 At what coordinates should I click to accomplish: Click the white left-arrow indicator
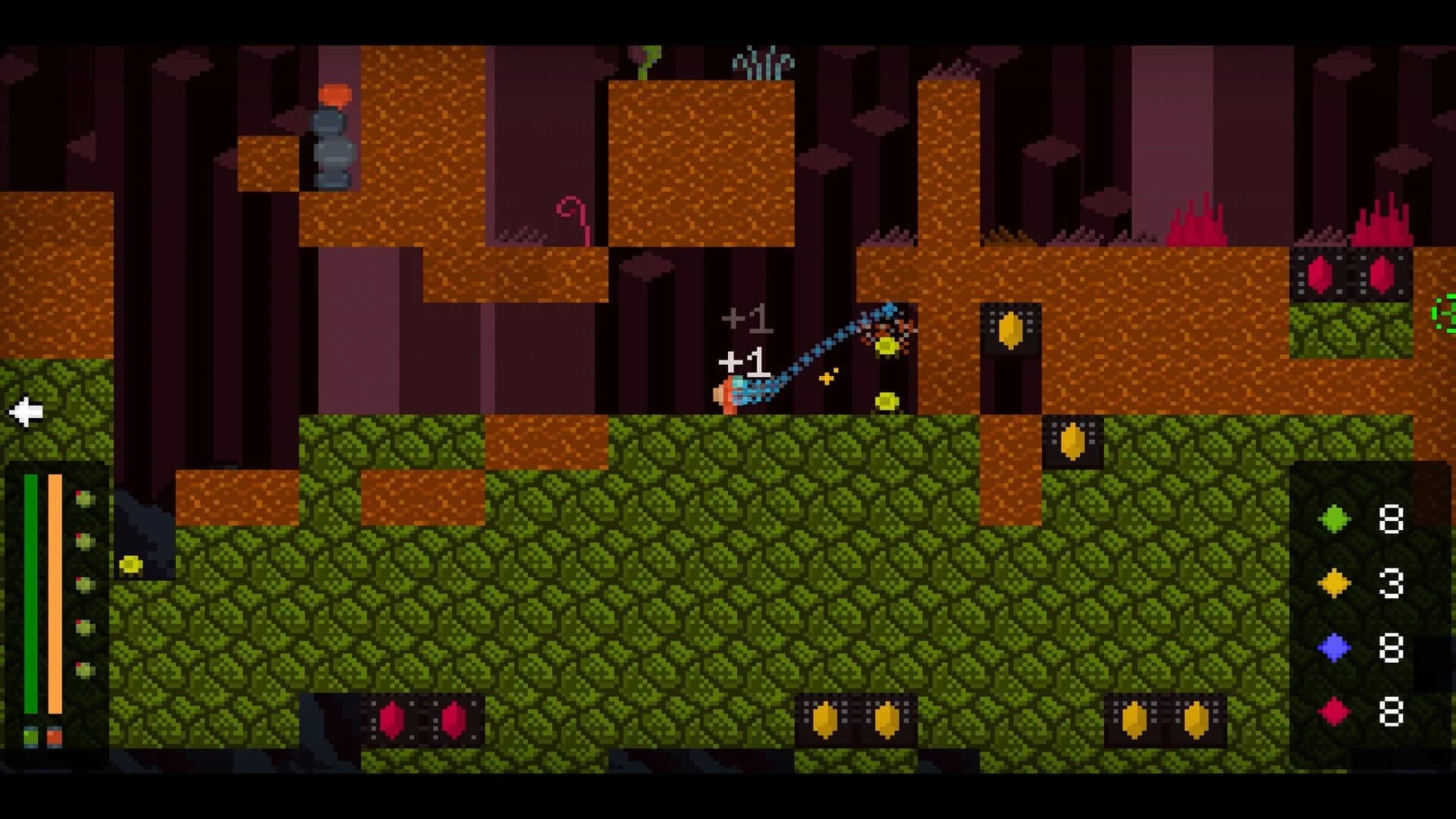[25, 412]
